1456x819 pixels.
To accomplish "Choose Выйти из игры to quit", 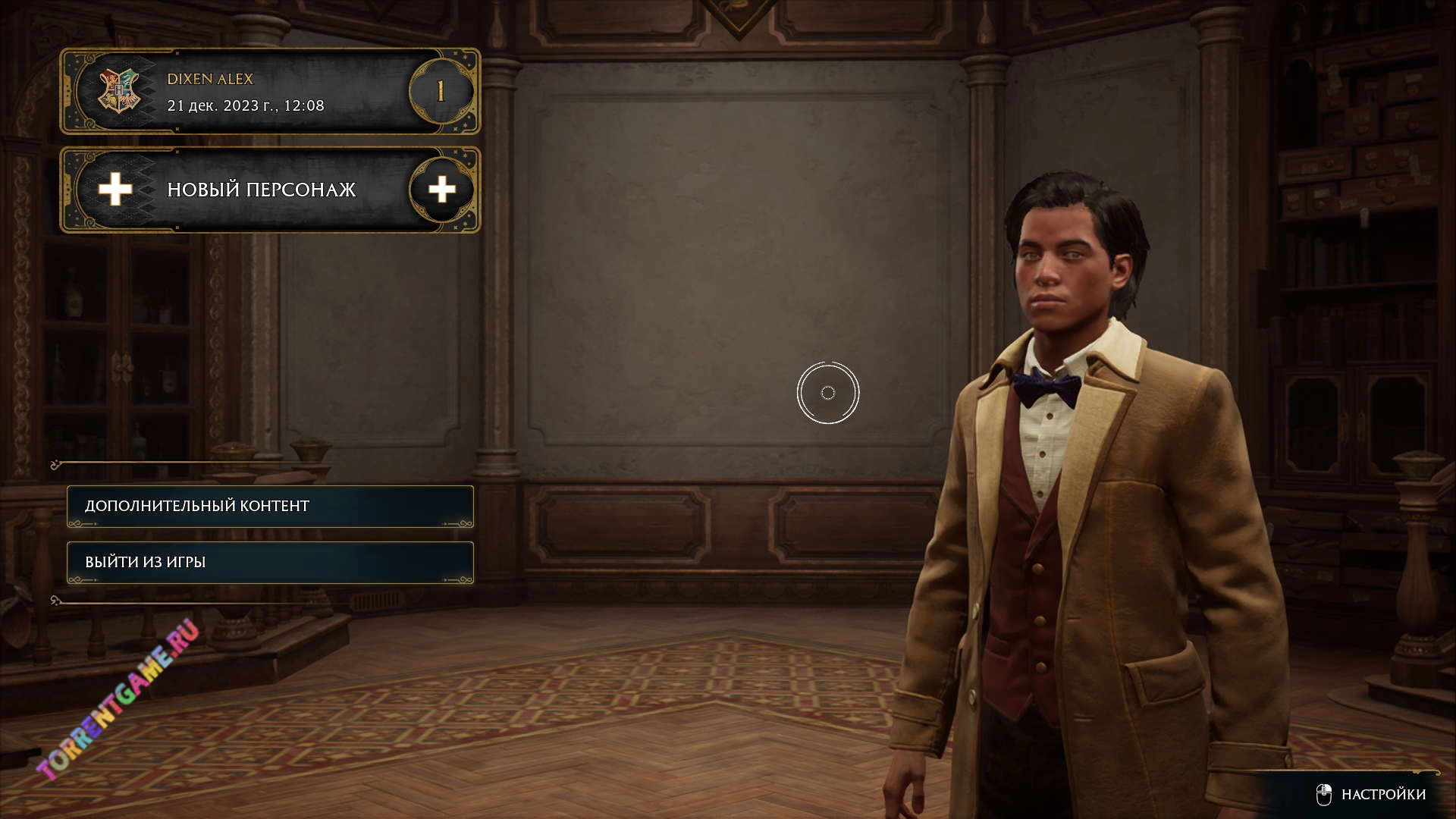I will tap(270, 562).
